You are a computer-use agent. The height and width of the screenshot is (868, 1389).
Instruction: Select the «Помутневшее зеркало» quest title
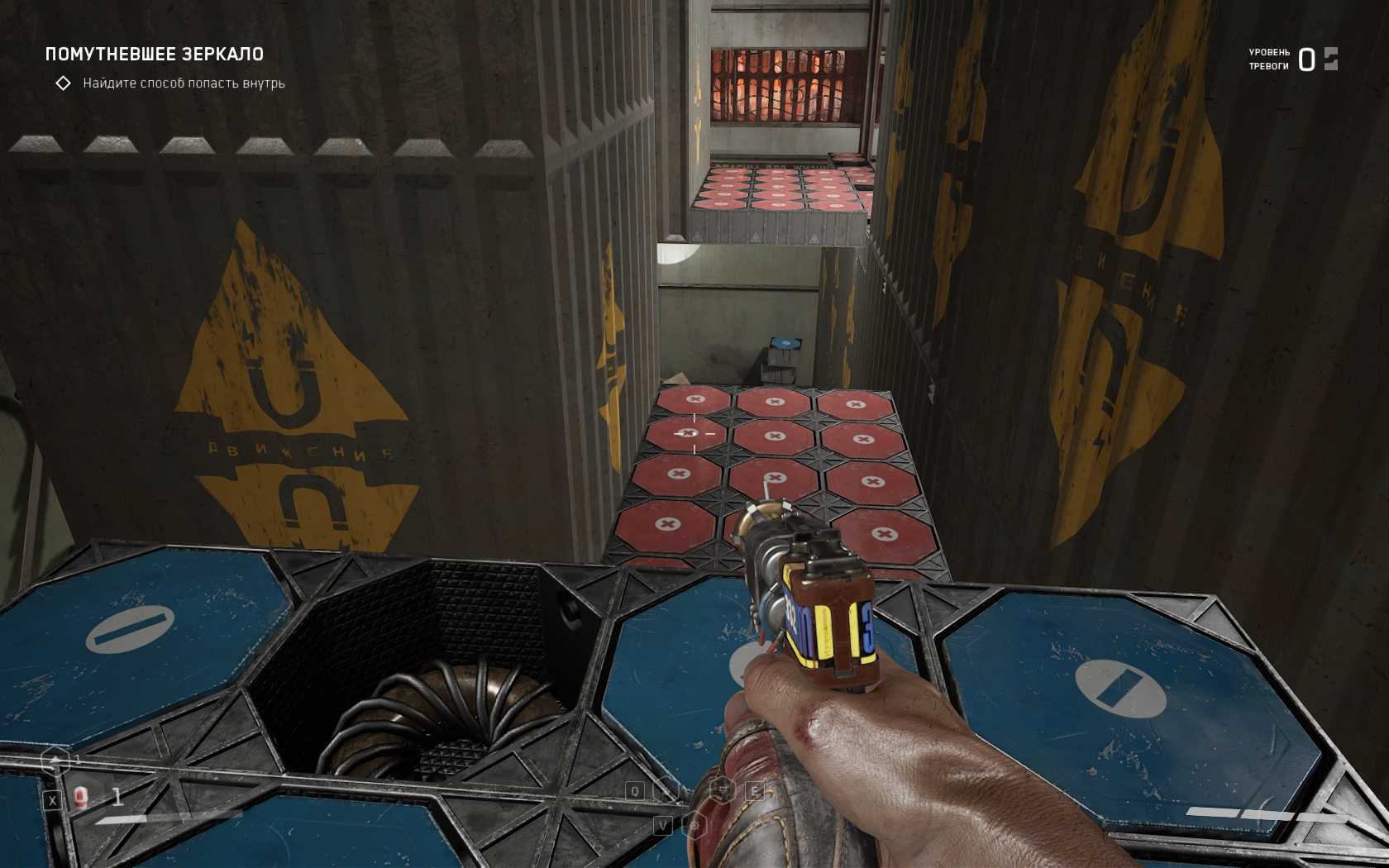(x=155, y=55)
